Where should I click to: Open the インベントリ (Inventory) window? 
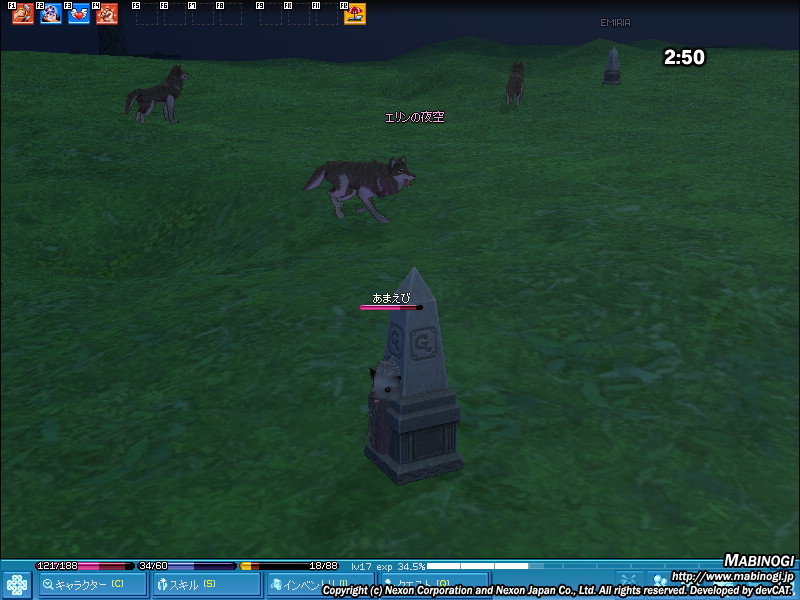pos(318,585)
